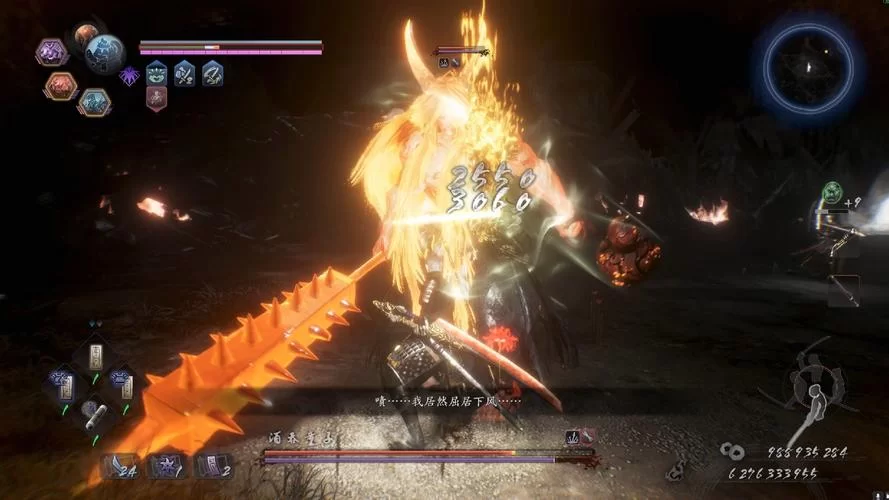Select the purple soul core hexagon
Viewport: 889px width, 500px height.
pos(51,52)
